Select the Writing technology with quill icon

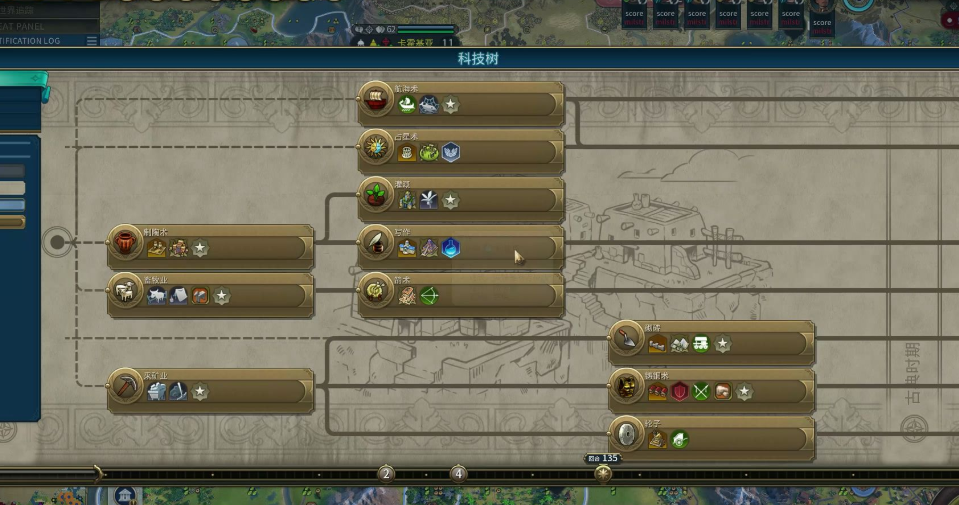point(376,242)
